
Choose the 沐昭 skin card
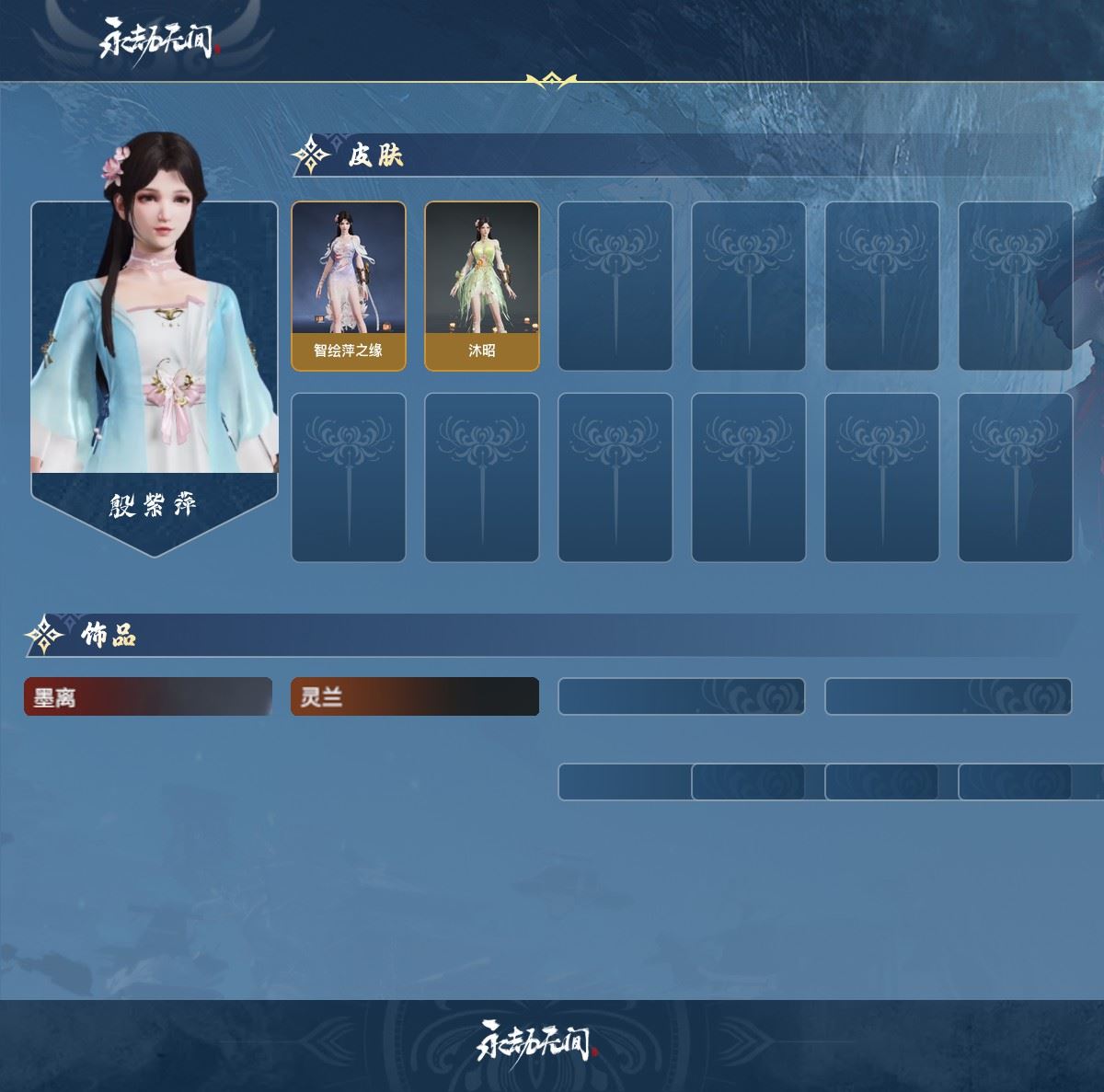click(482, 286)
